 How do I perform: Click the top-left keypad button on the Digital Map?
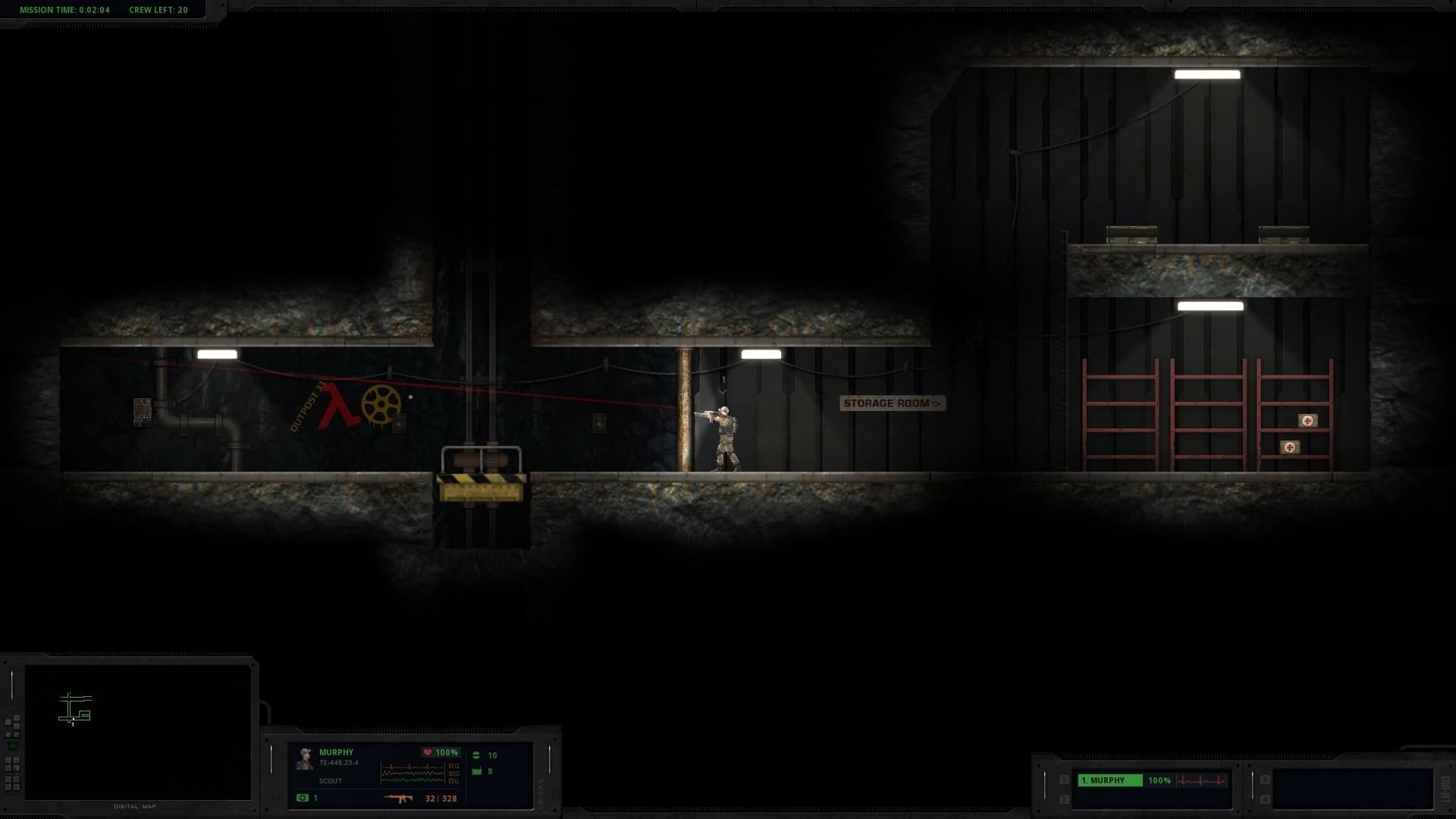(8, 721)
